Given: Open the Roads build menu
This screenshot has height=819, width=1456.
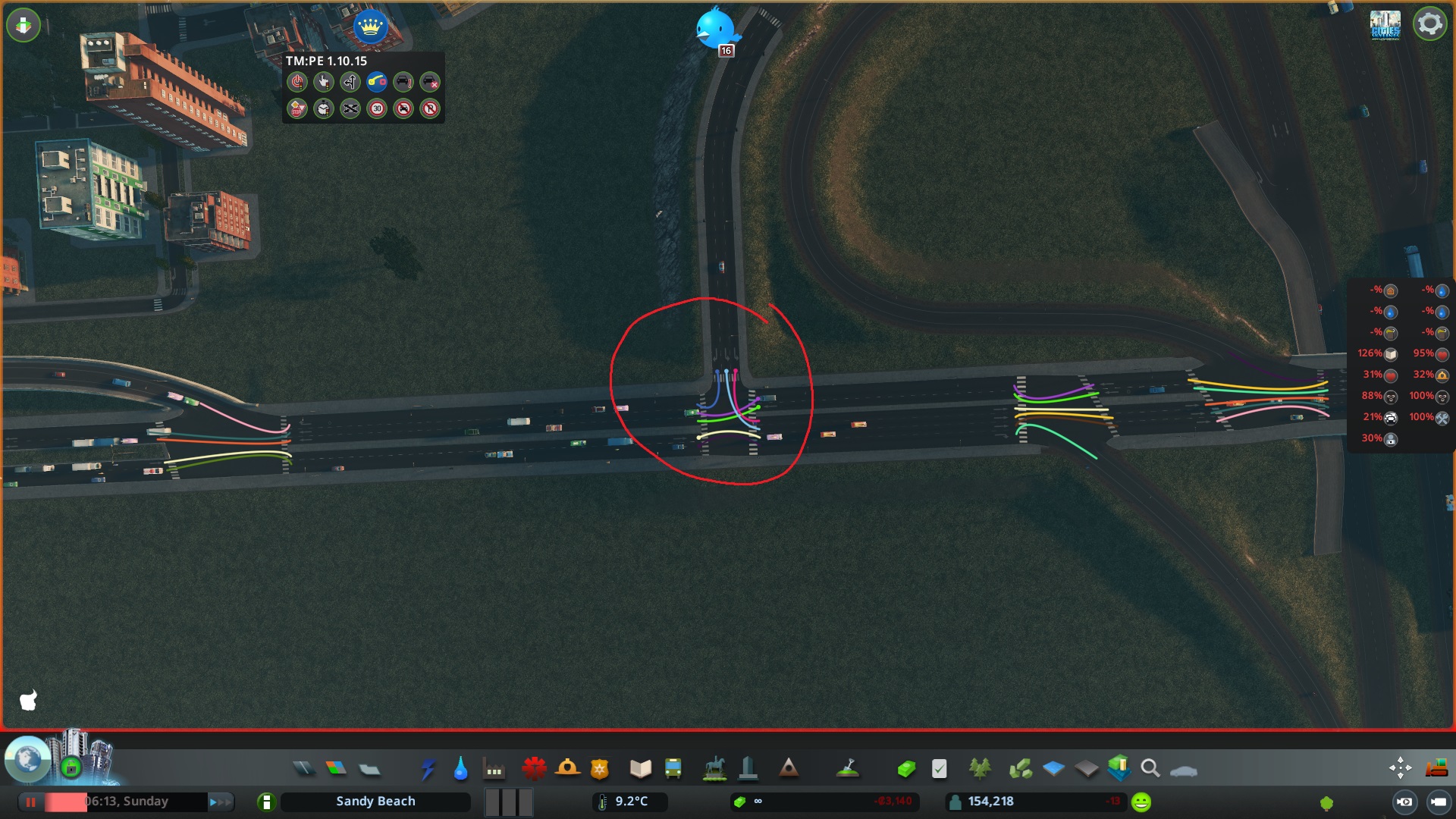Looking at the screenshot, I should click(x=305, y=768).
